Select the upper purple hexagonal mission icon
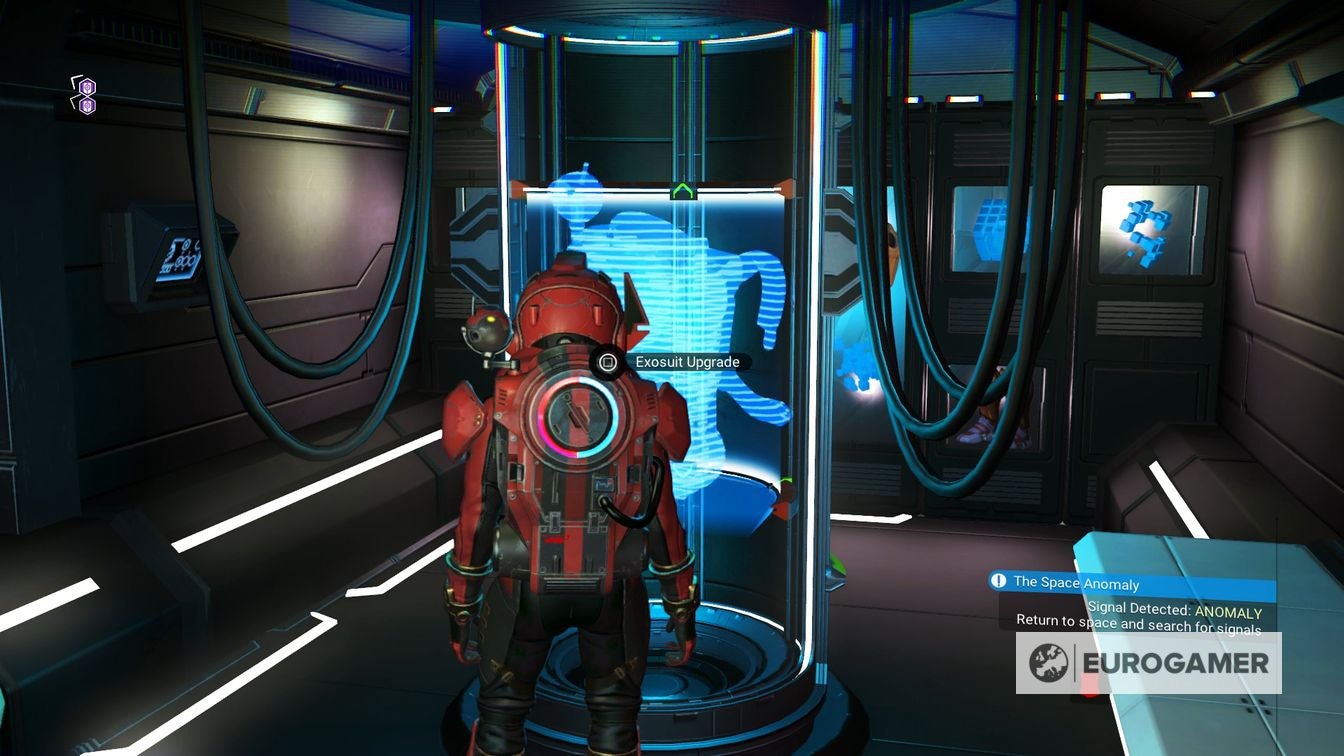This screenshot has height=756, width=1344. click(x=86, y=87)
